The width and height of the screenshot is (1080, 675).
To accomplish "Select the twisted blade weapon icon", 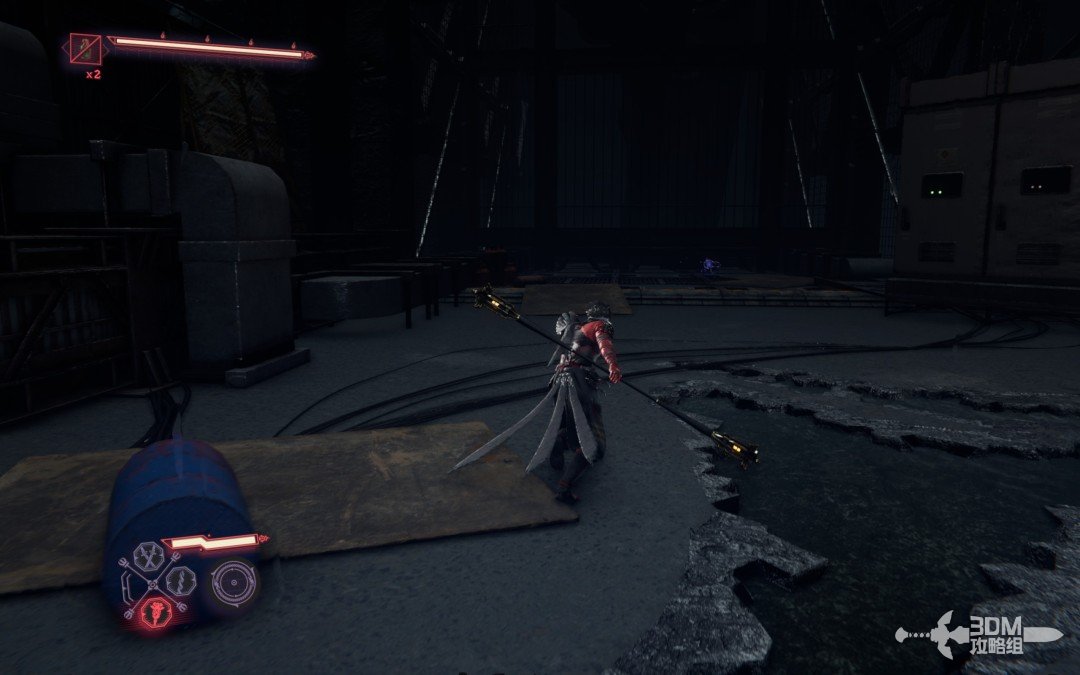I will point(182,580).
